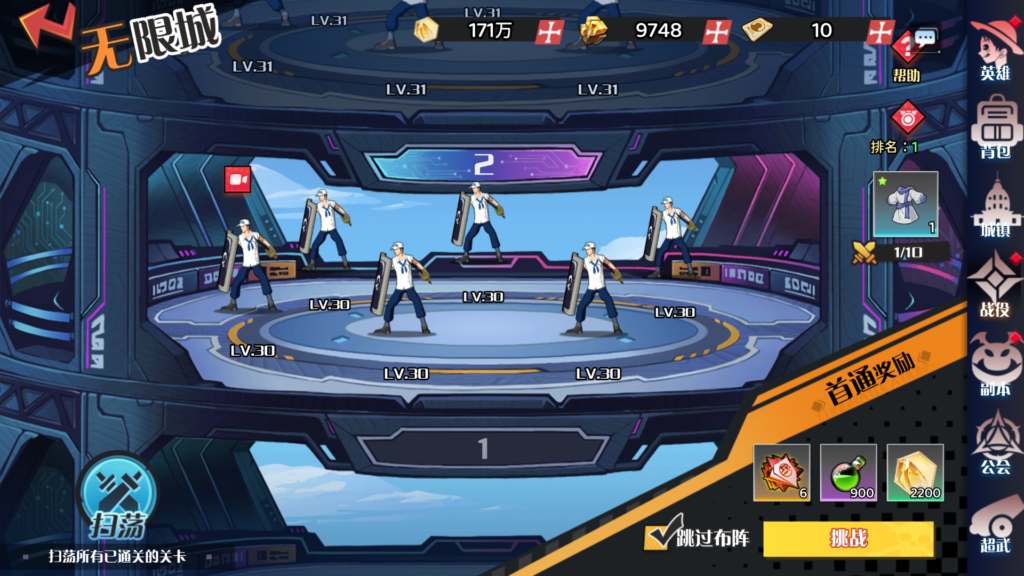Play the red video replay icon

[238, 179]
